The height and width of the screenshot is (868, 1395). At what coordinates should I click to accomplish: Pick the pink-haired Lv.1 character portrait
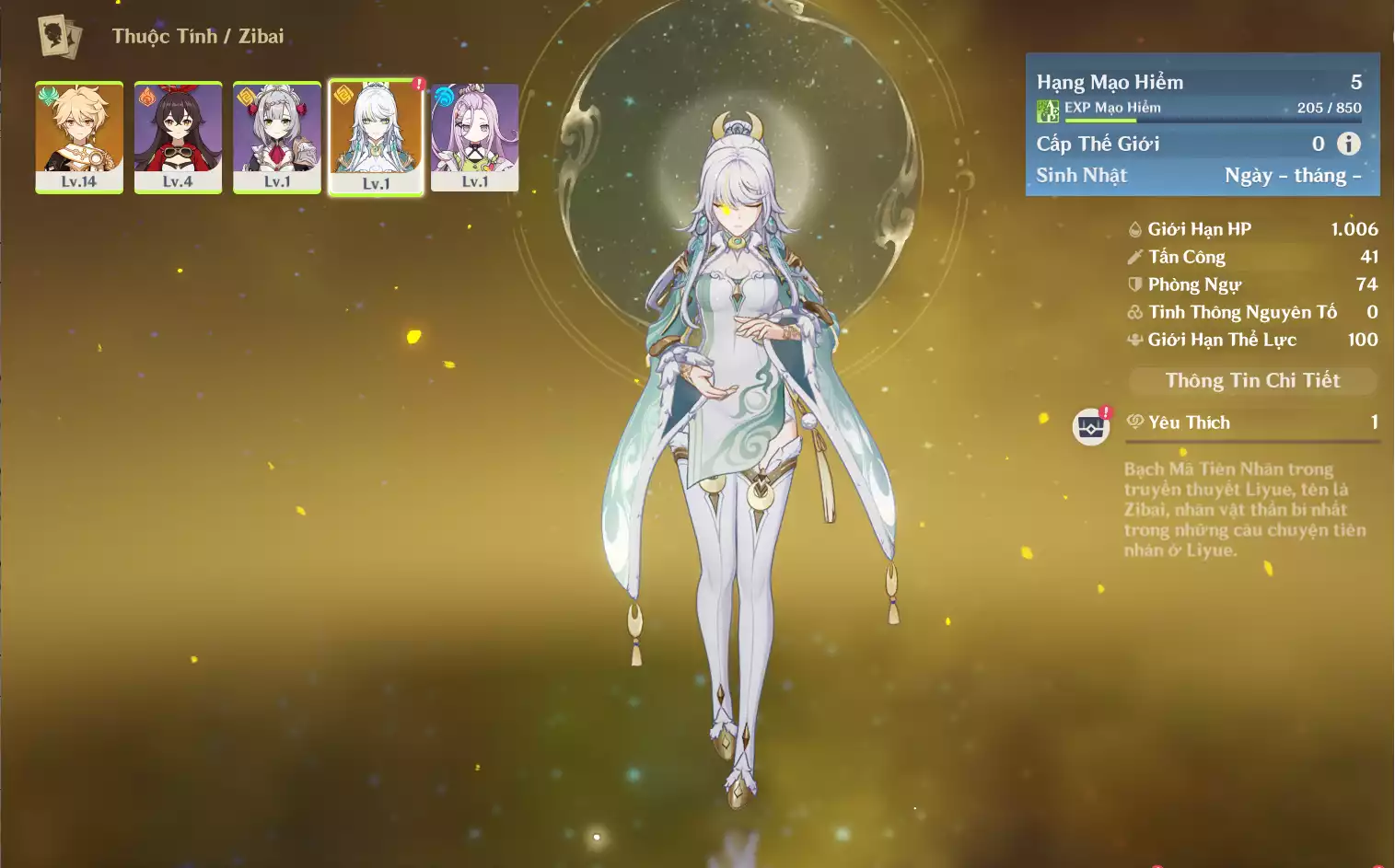click(475, 137)
